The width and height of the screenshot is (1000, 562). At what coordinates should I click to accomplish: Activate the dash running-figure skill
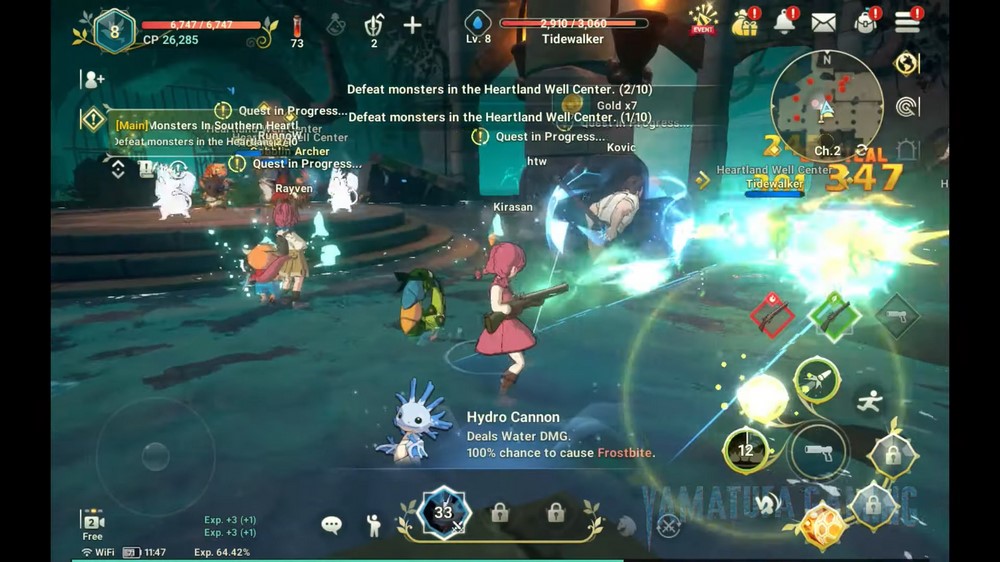[x=870, y=402]
